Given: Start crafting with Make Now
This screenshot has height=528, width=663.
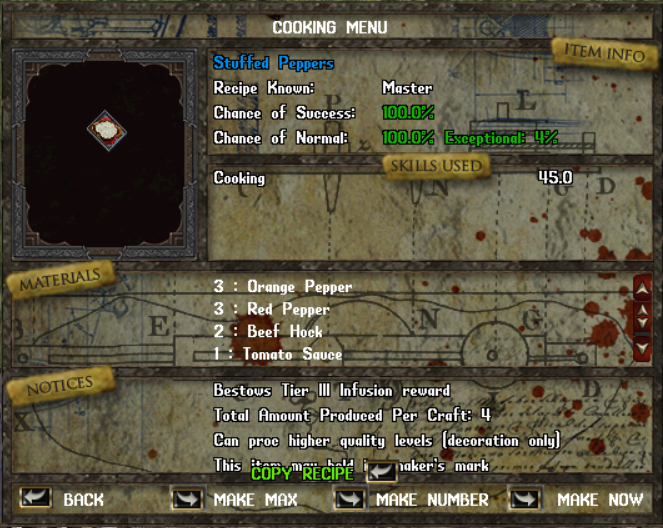Looking at the screenshot, I should click(524, 498).
